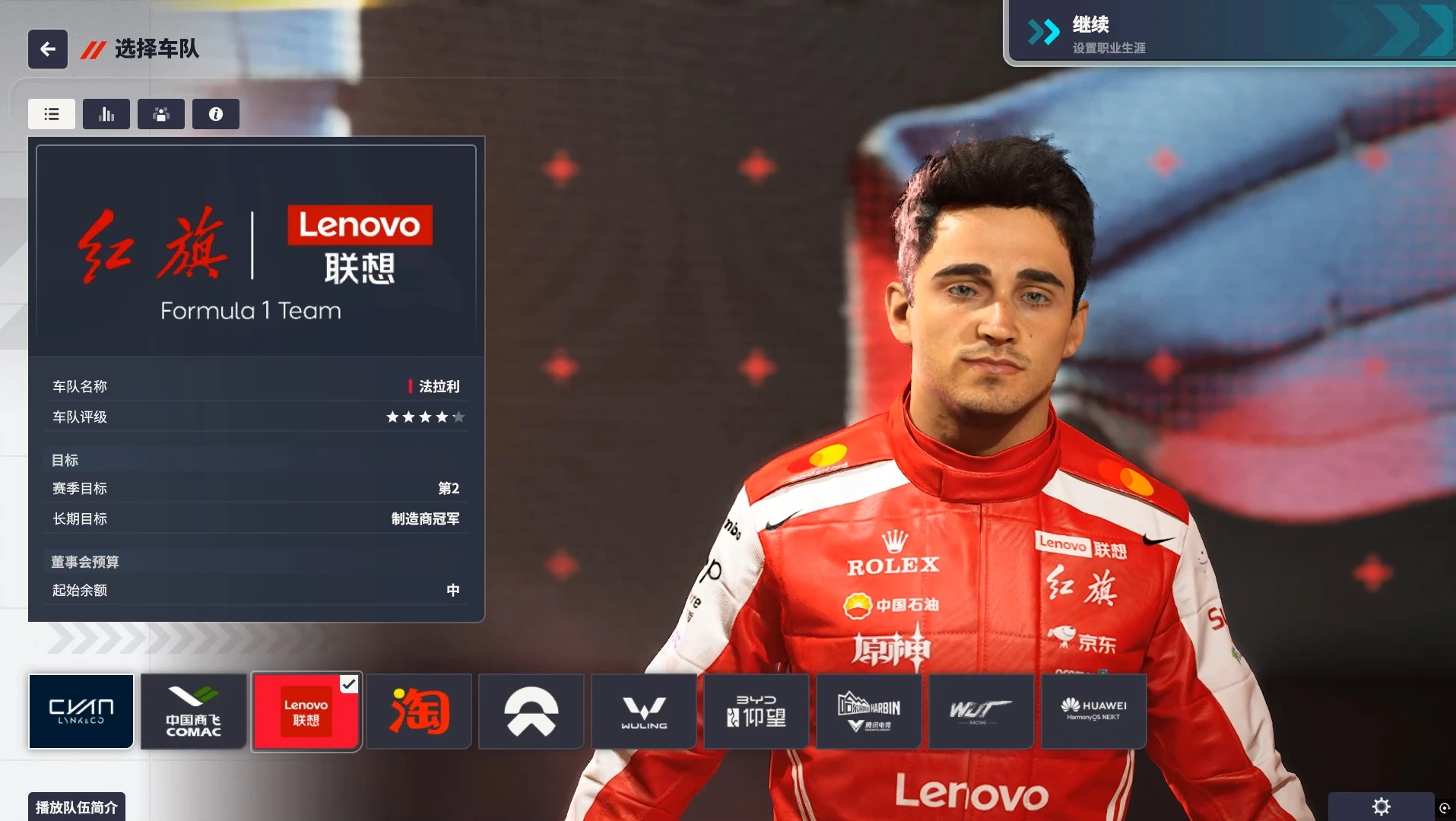The image size is (1456, 821).
Task: Show the team drivers tab
Action: click(161, 114)
